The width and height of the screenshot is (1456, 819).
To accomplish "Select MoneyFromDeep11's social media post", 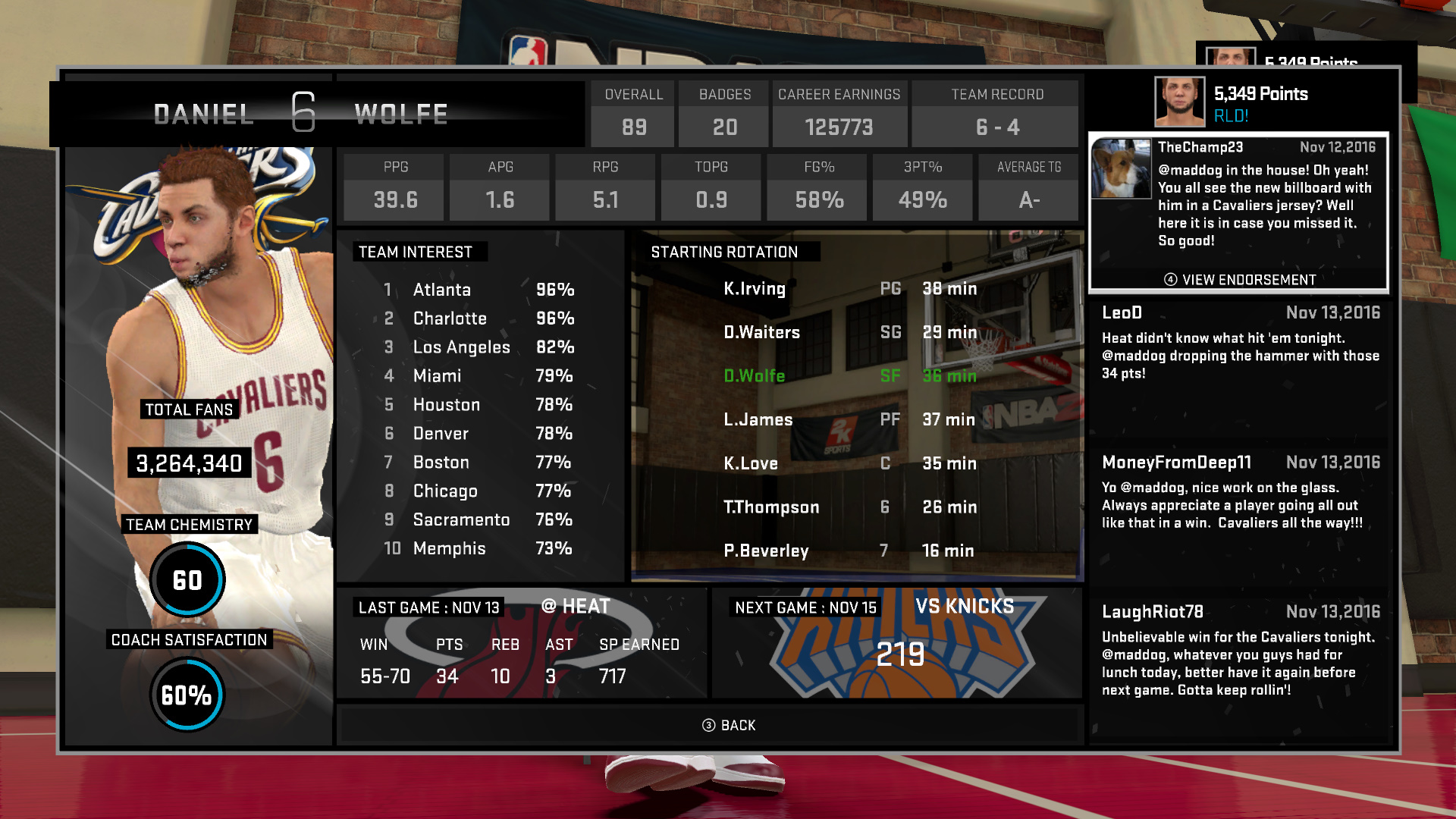I will click(1239, 493).
